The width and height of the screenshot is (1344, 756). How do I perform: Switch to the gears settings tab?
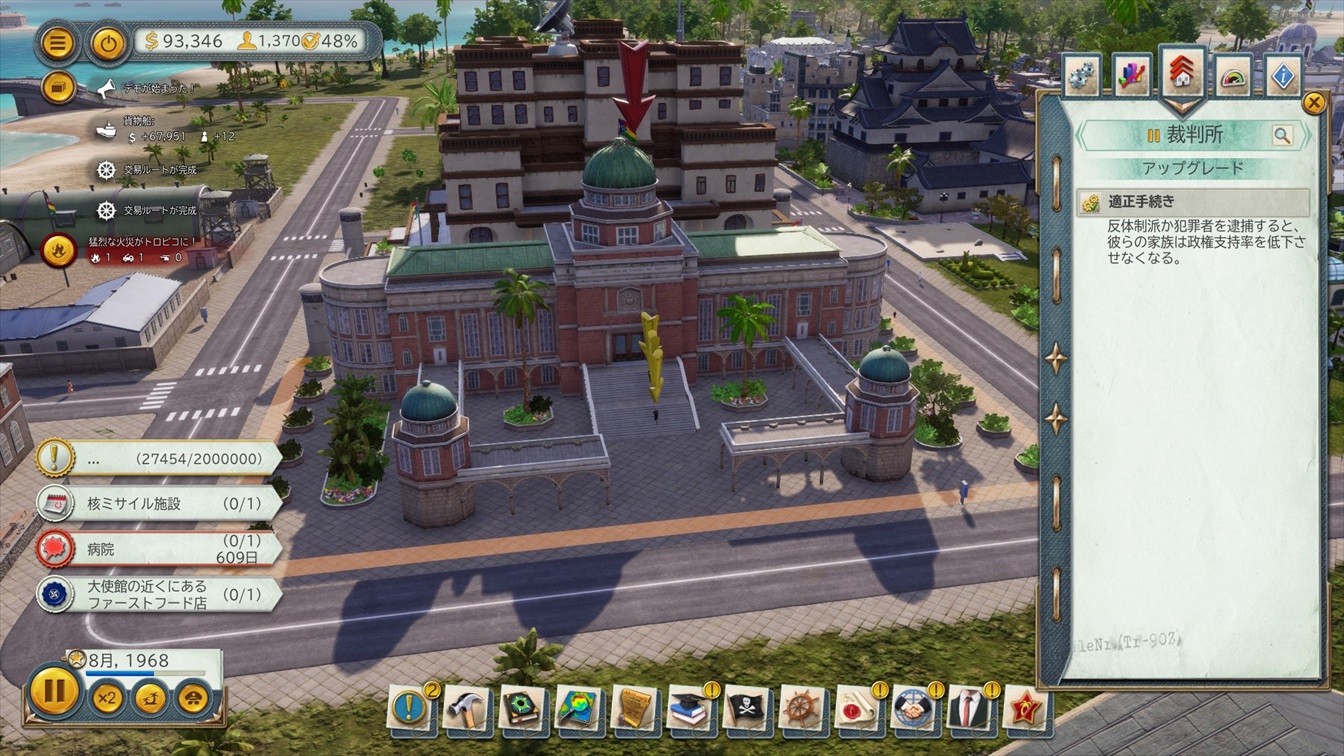pyautogui.click(x=1081, y=77)
